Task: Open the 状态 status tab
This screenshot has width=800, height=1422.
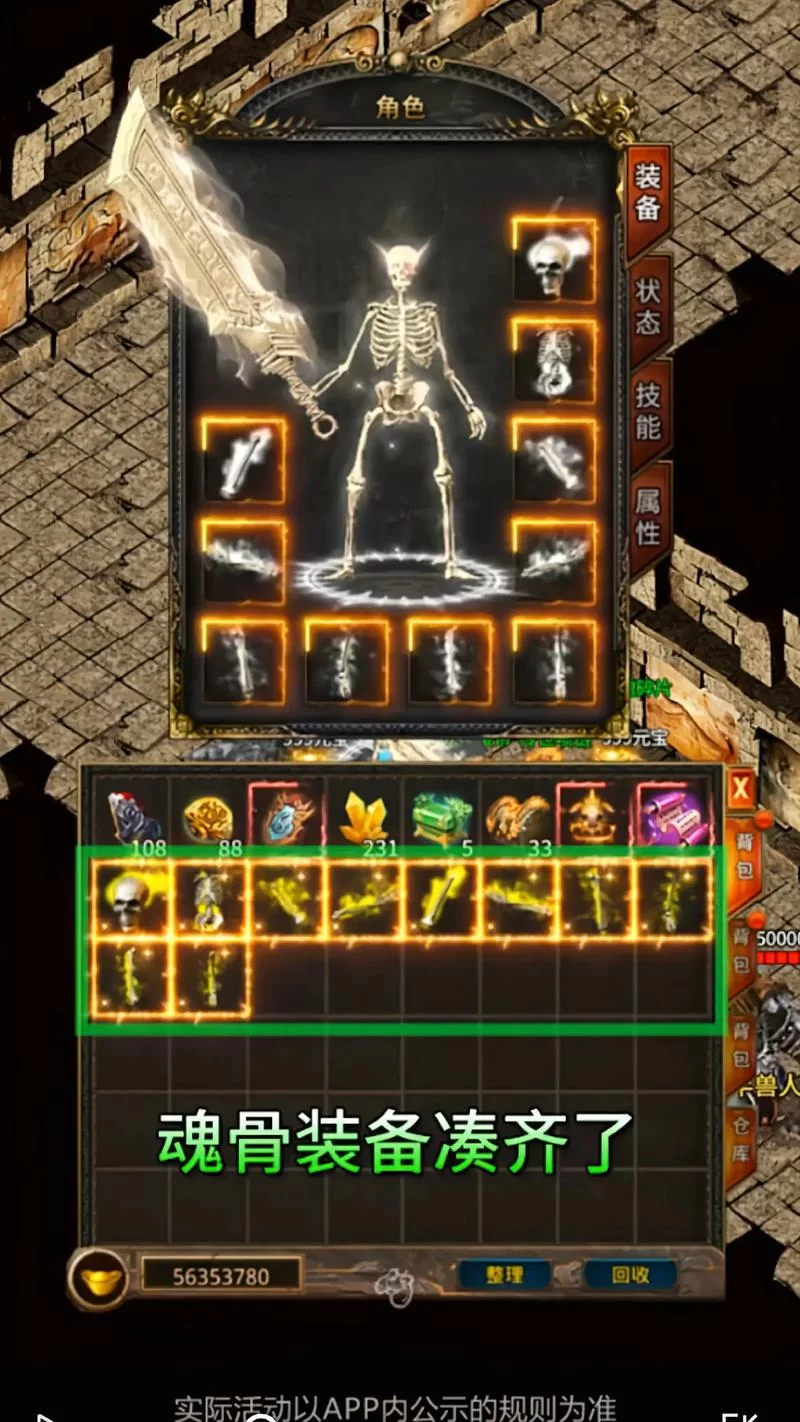Action: tap(648, 308)
